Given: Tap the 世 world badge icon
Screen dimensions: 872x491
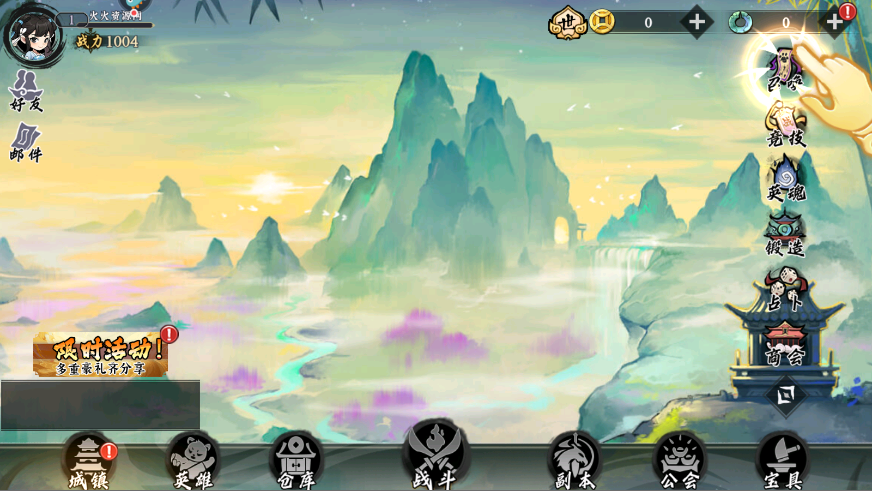Looking at the screenshot, I should (x=567, y=22).
